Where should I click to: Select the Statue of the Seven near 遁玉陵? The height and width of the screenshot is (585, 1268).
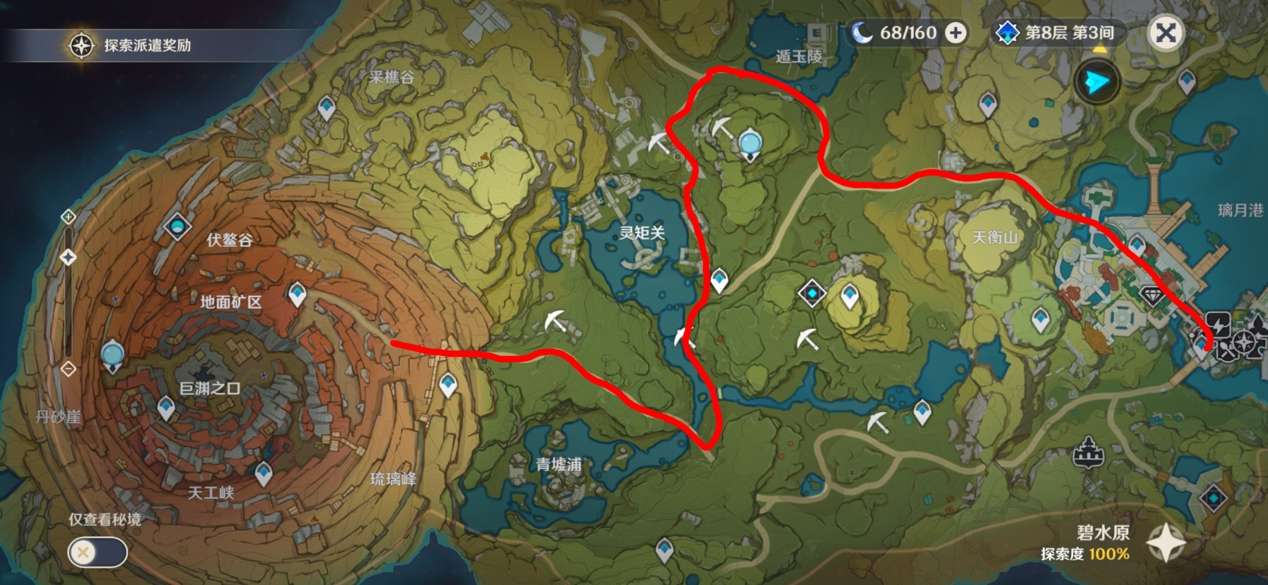coord(749,146)
